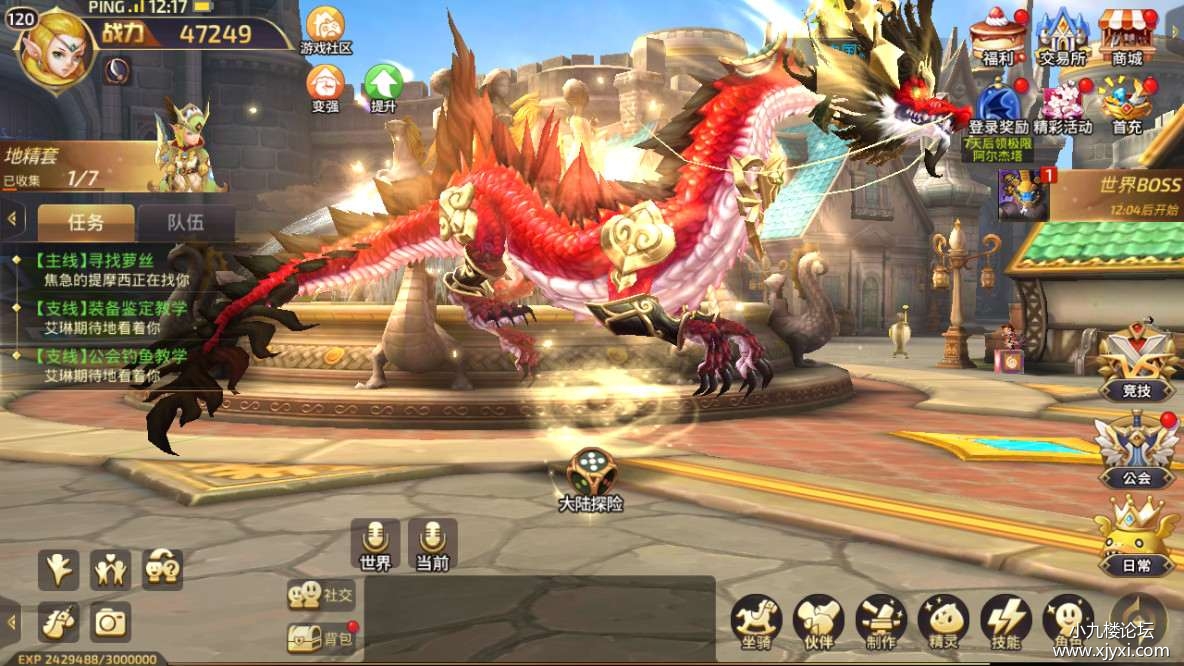Claim the 登录奖励 login reward
The width and height of the screenshot is (1184, 666).
pos(998,107)
